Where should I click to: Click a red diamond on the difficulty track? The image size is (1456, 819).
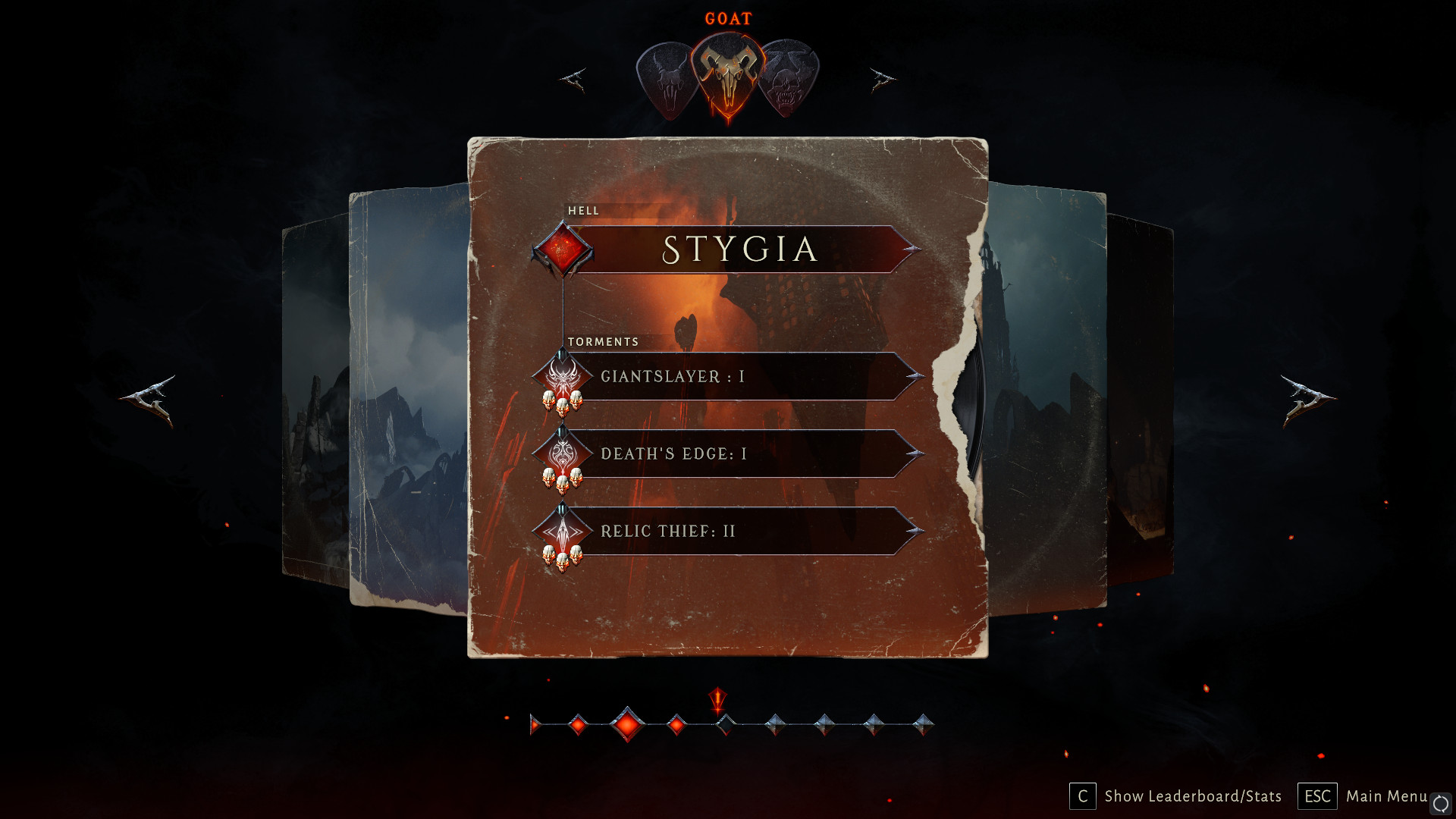point(626,726)
